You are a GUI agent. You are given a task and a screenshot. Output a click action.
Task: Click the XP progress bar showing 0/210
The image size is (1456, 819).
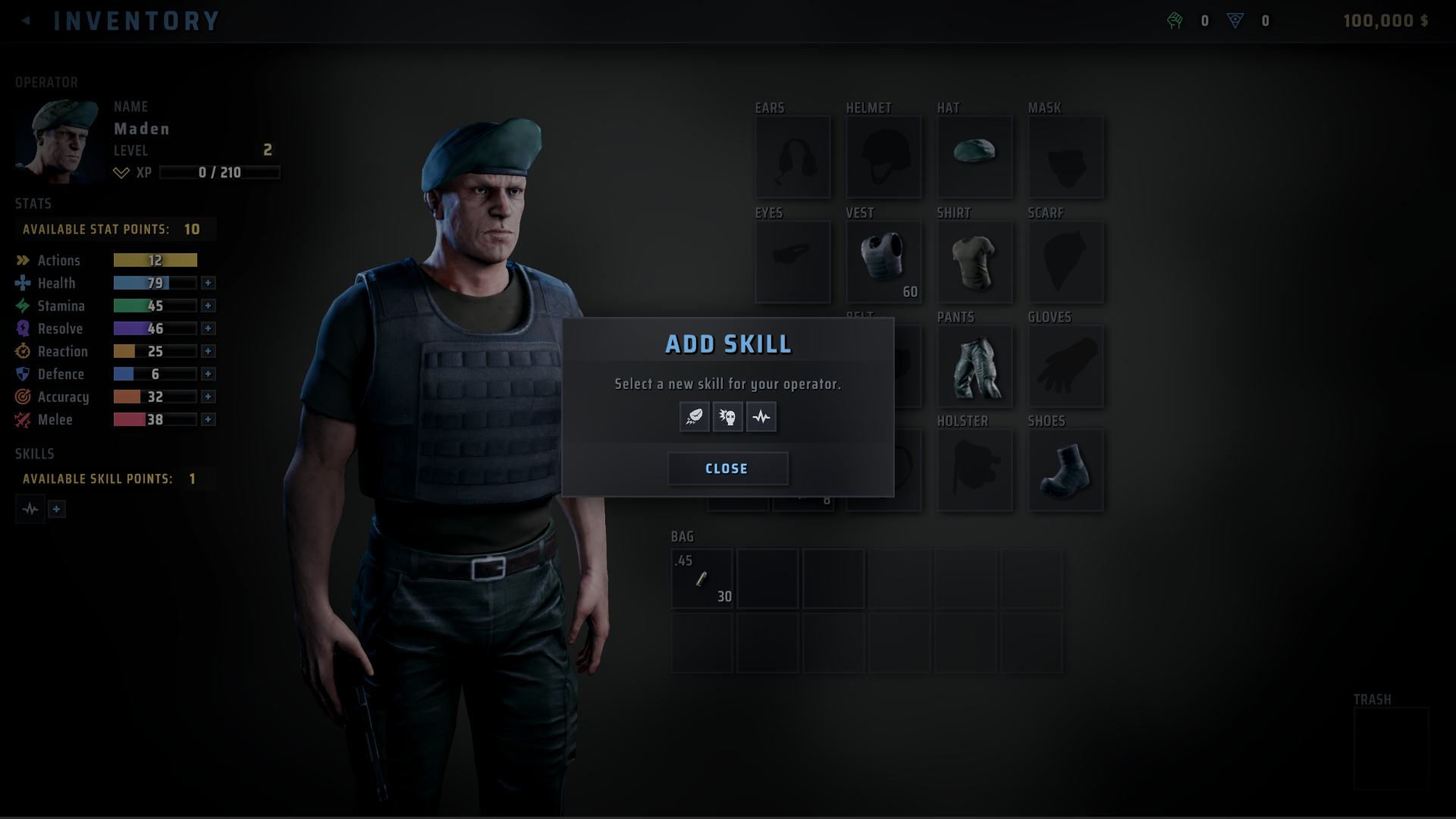220,173
